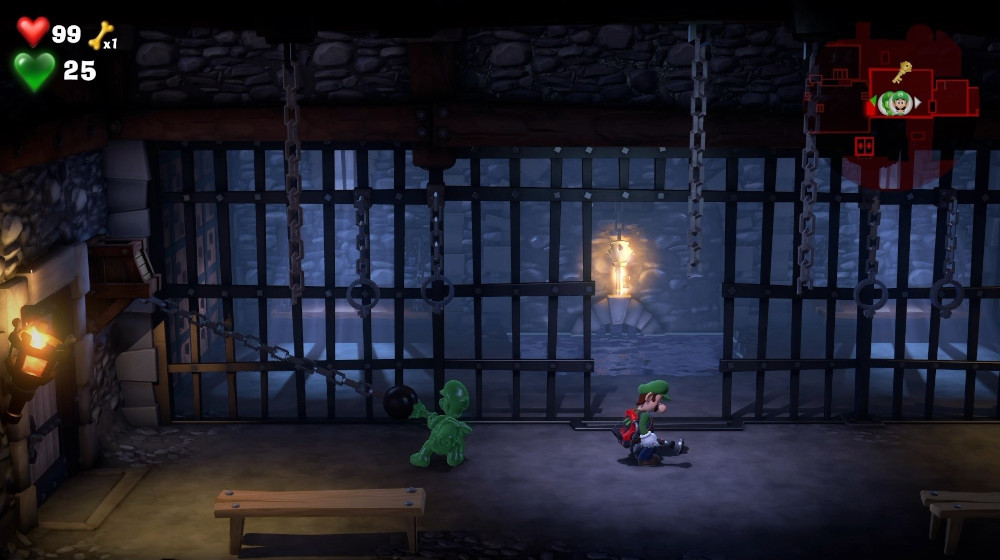Click Luigi's face marker on the minimap

point(900,102)
